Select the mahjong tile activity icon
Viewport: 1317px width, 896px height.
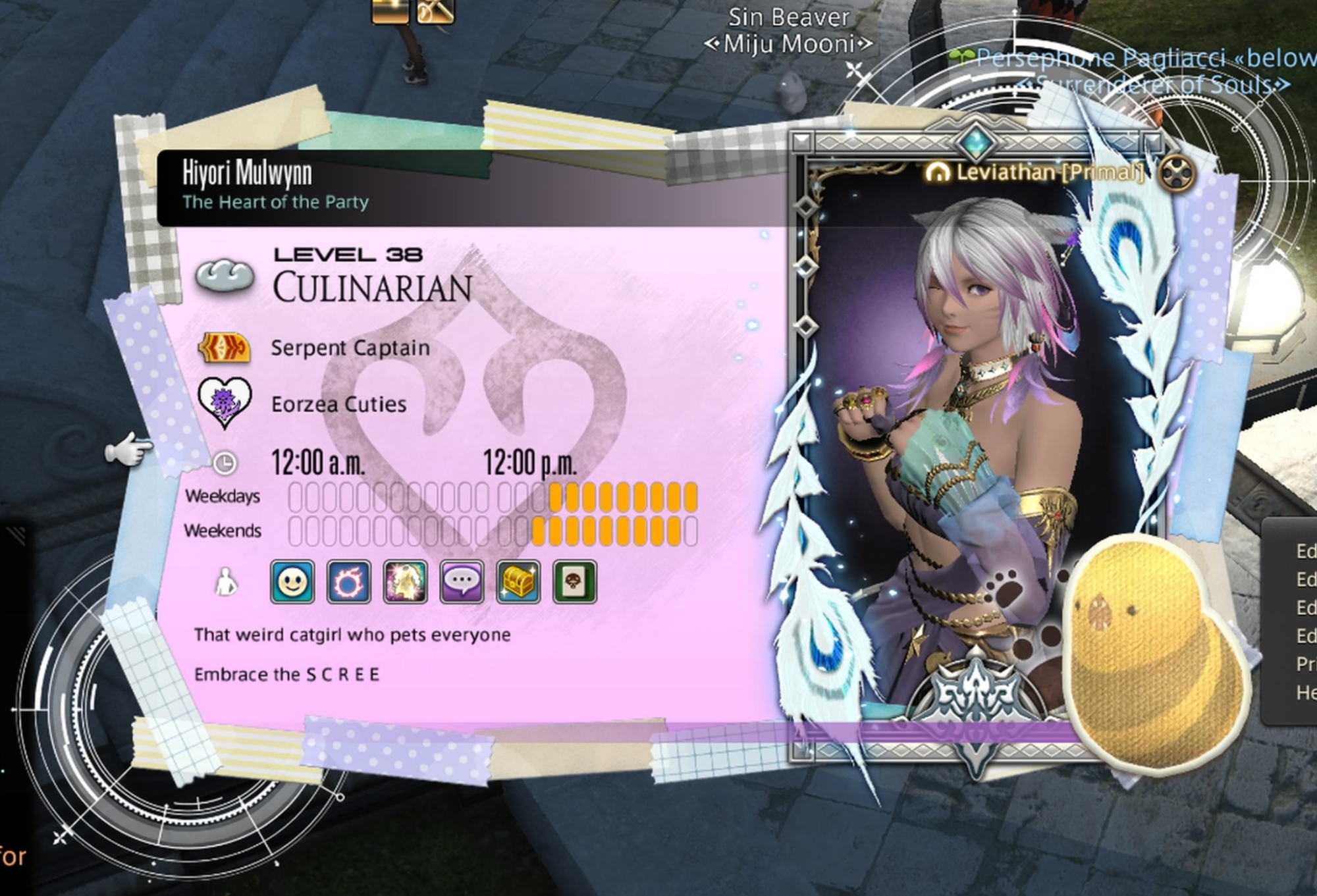click(x=575, y=582)
